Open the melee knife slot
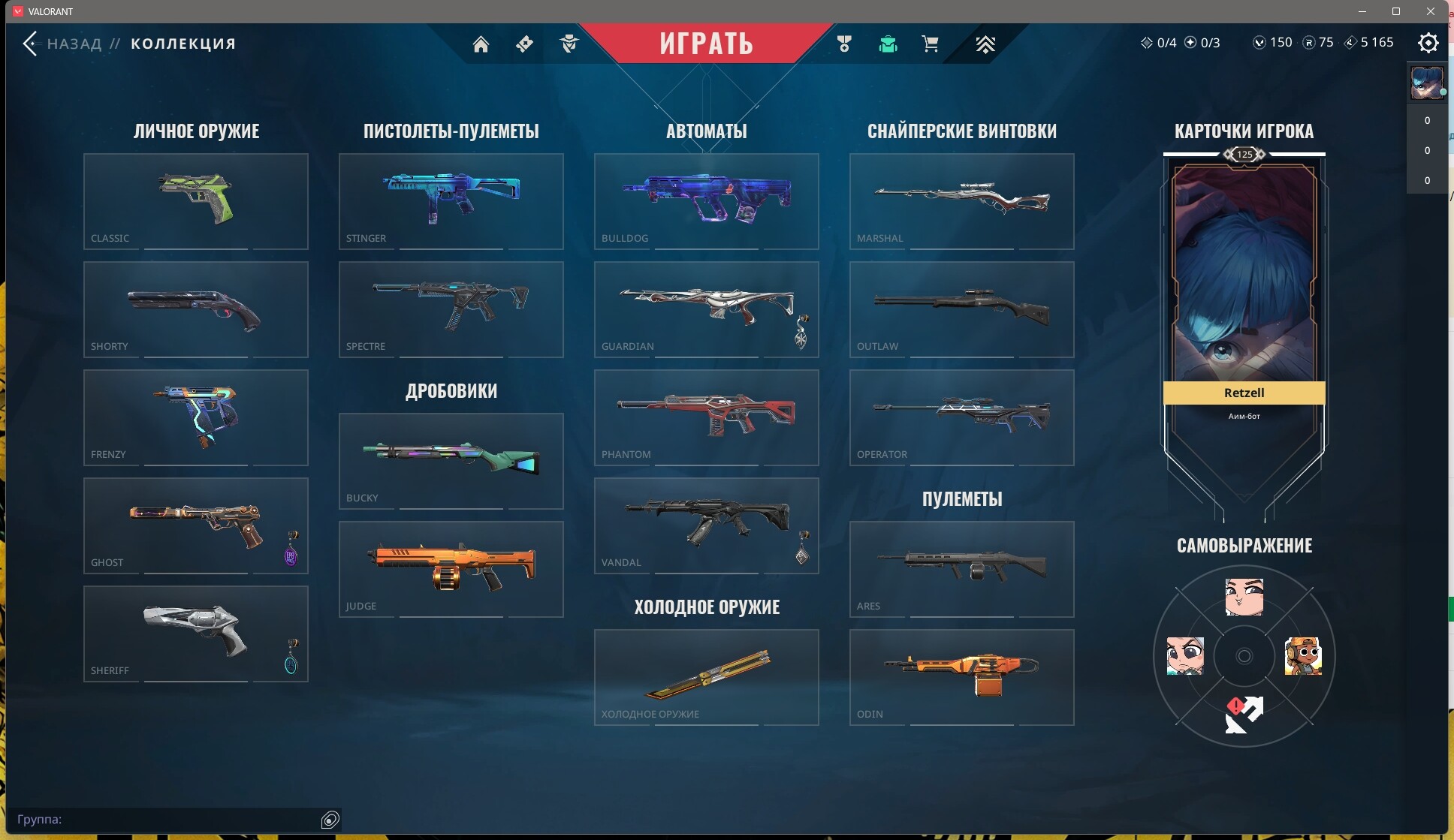This screenshot has height=840, width=1454. tap(706, 677)
